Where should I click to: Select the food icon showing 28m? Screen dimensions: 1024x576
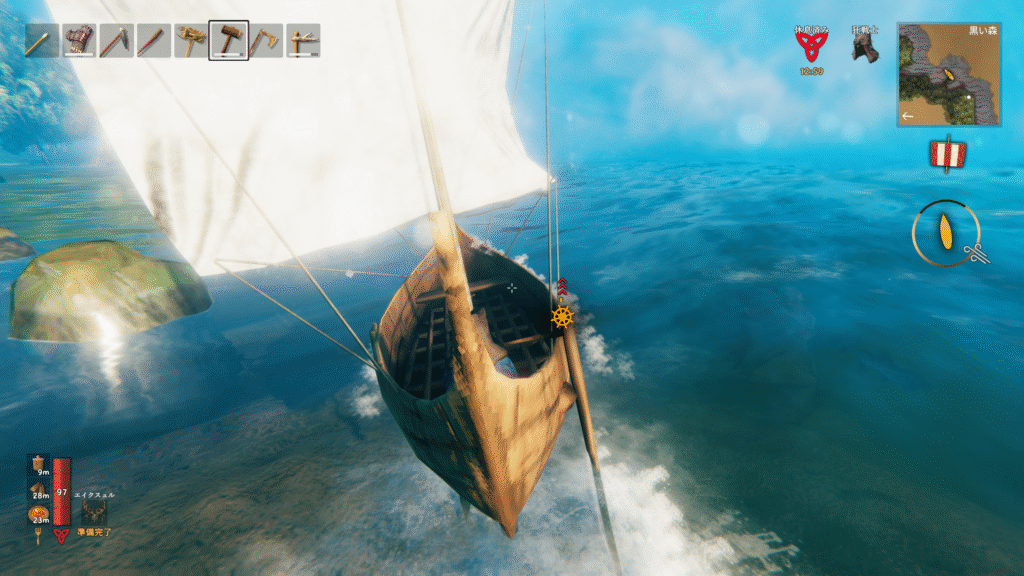[40, 489]
